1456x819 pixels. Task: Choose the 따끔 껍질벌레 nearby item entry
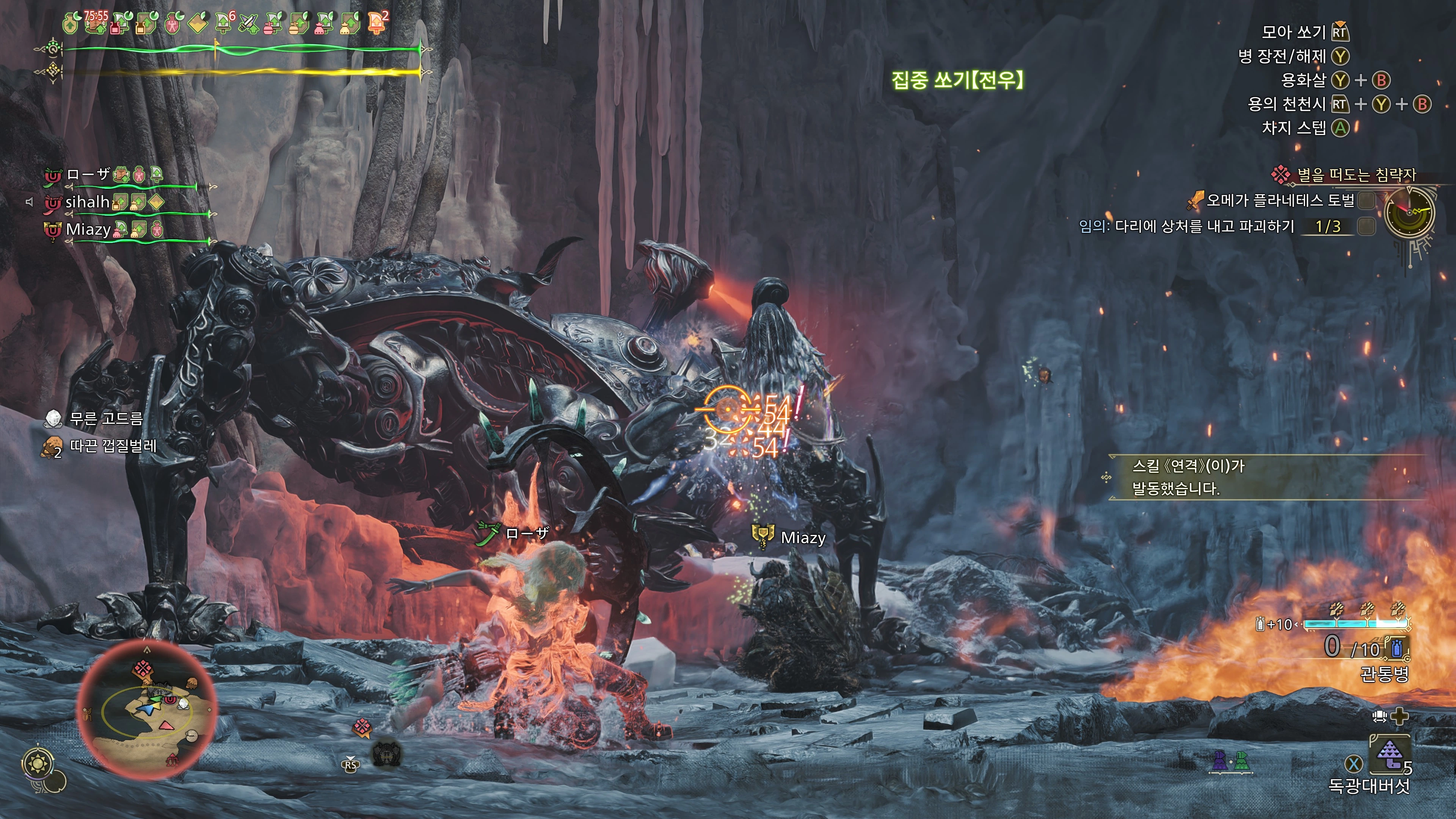[113, 446]
